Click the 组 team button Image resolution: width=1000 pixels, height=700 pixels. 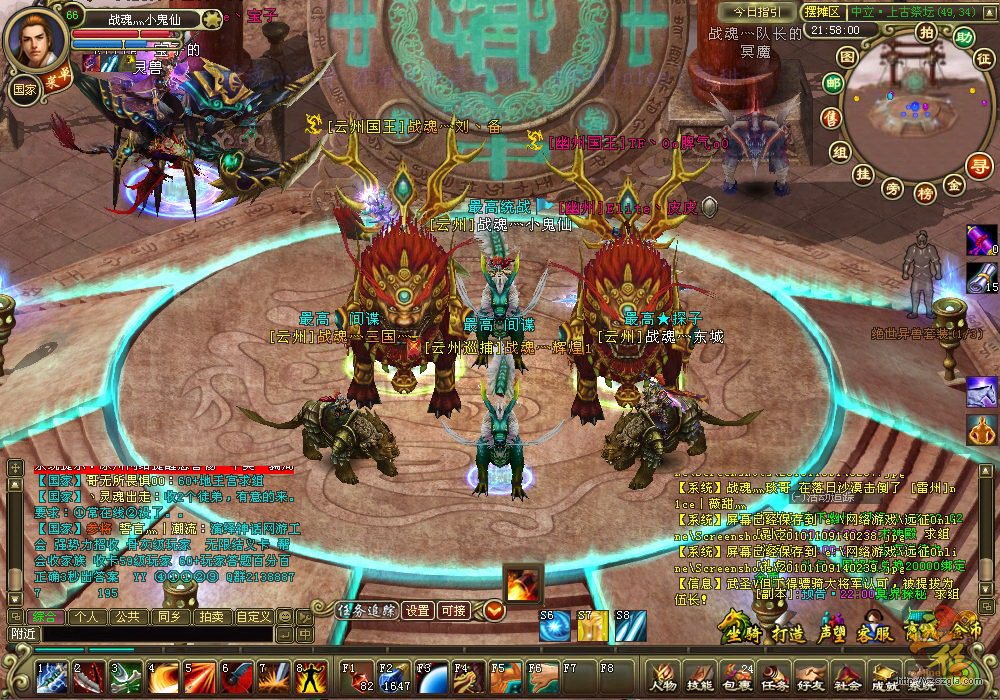pyautogui.click(x=840, y=151)
